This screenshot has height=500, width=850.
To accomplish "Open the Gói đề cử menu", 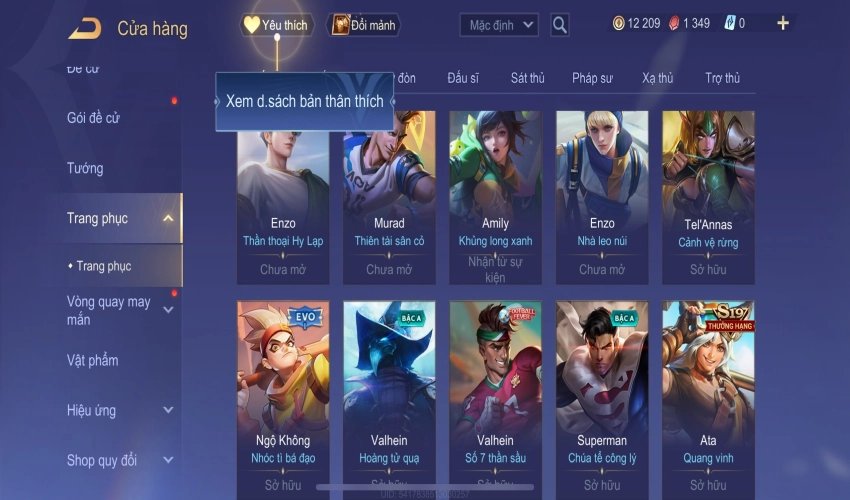I will click(x=93, y=118).
